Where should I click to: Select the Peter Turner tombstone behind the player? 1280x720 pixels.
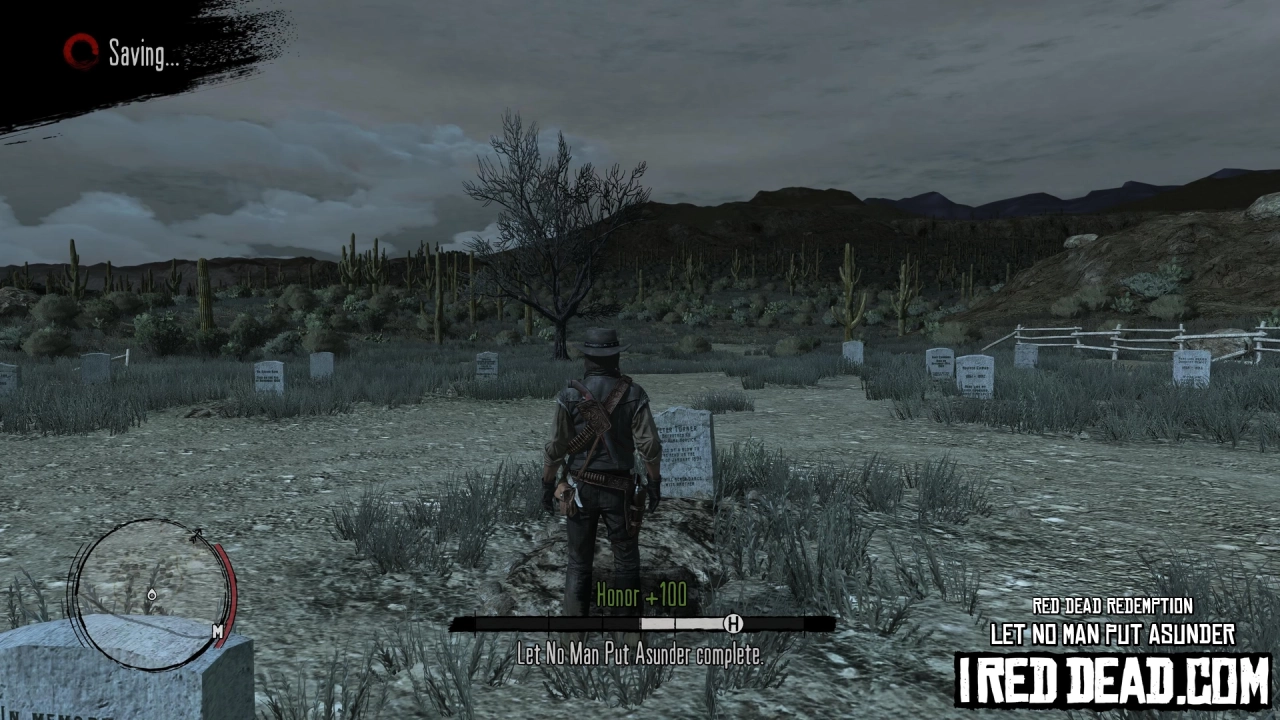(x=687, y=450)
